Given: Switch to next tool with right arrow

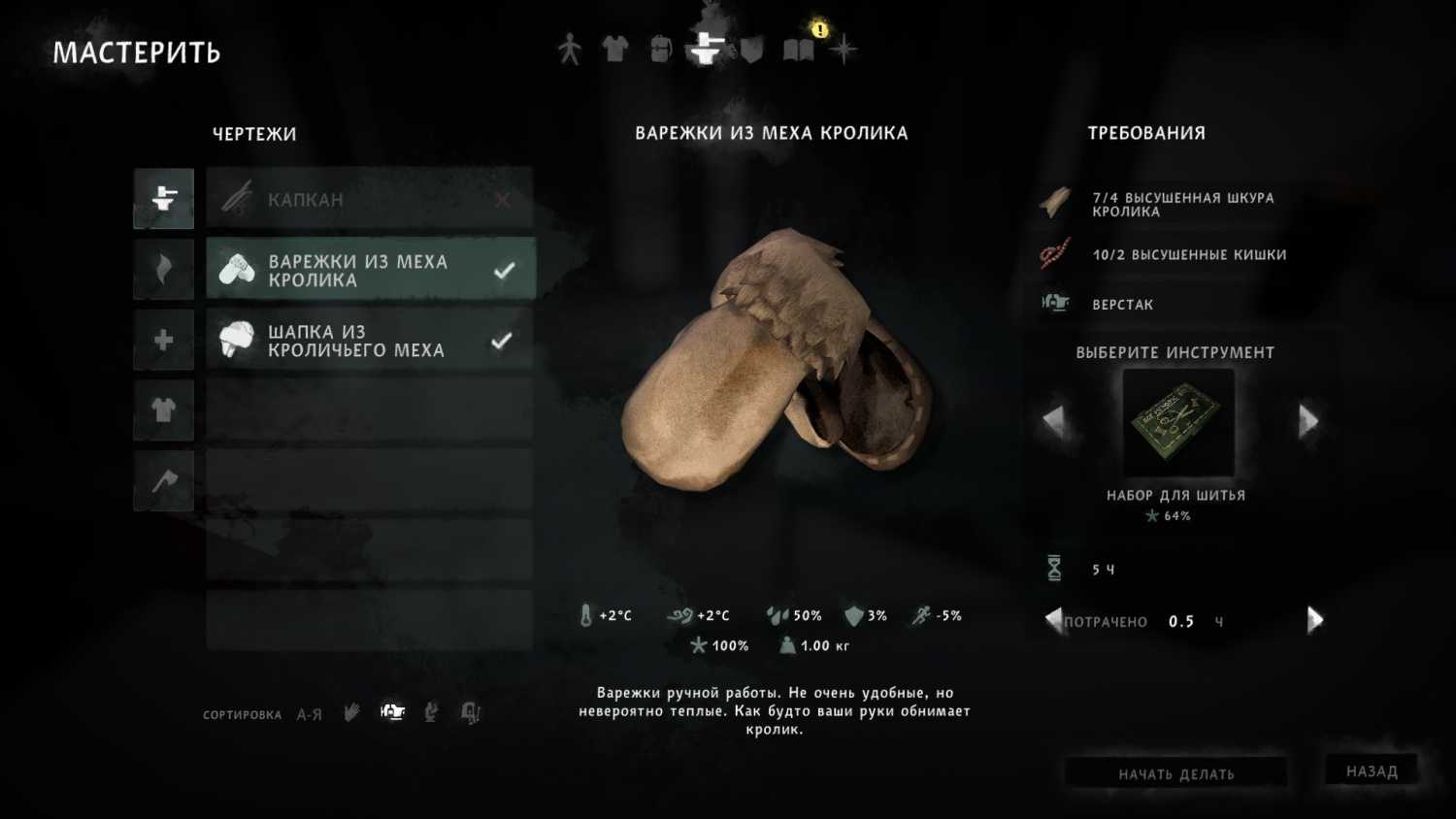Looking at the screenshot, I should 1308,420.
